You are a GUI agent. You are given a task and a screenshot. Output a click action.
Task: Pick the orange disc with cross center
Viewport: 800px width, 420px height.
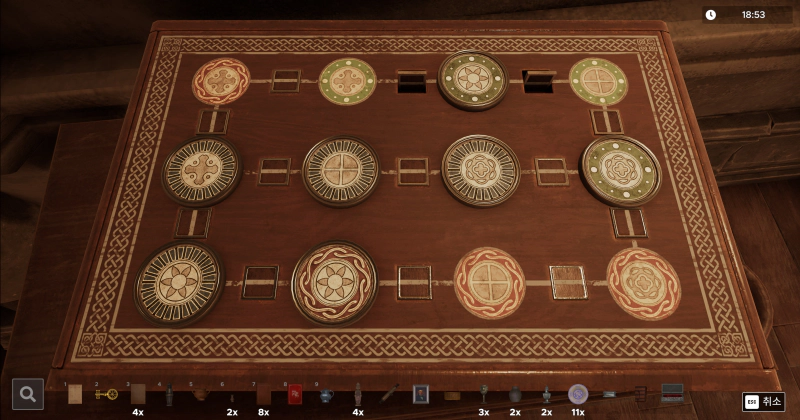490,283
